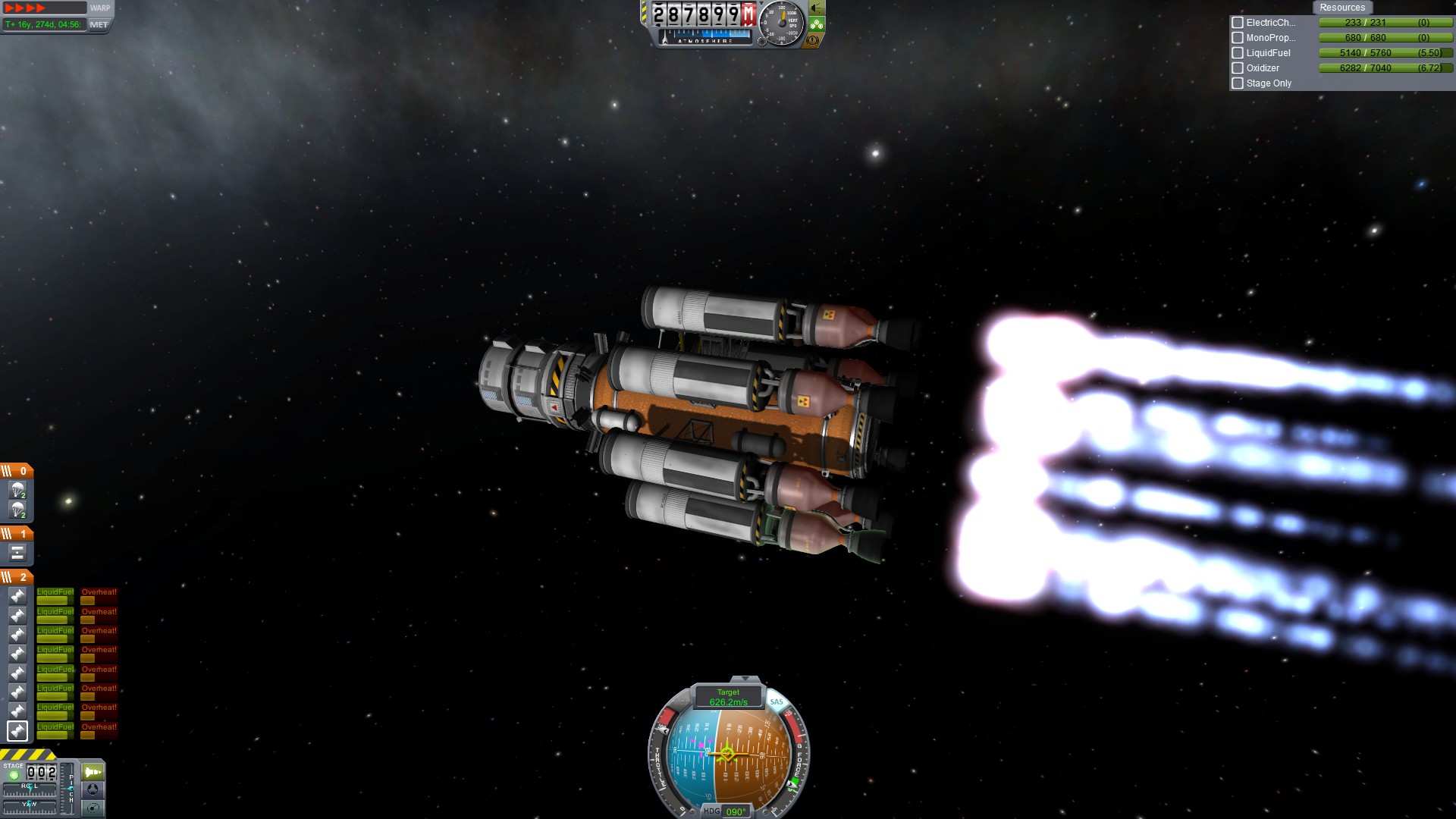Select the highlighted bottom engine icon in stage 2
This screenshot has height=819, width=1456.
[x=17, y=730]
